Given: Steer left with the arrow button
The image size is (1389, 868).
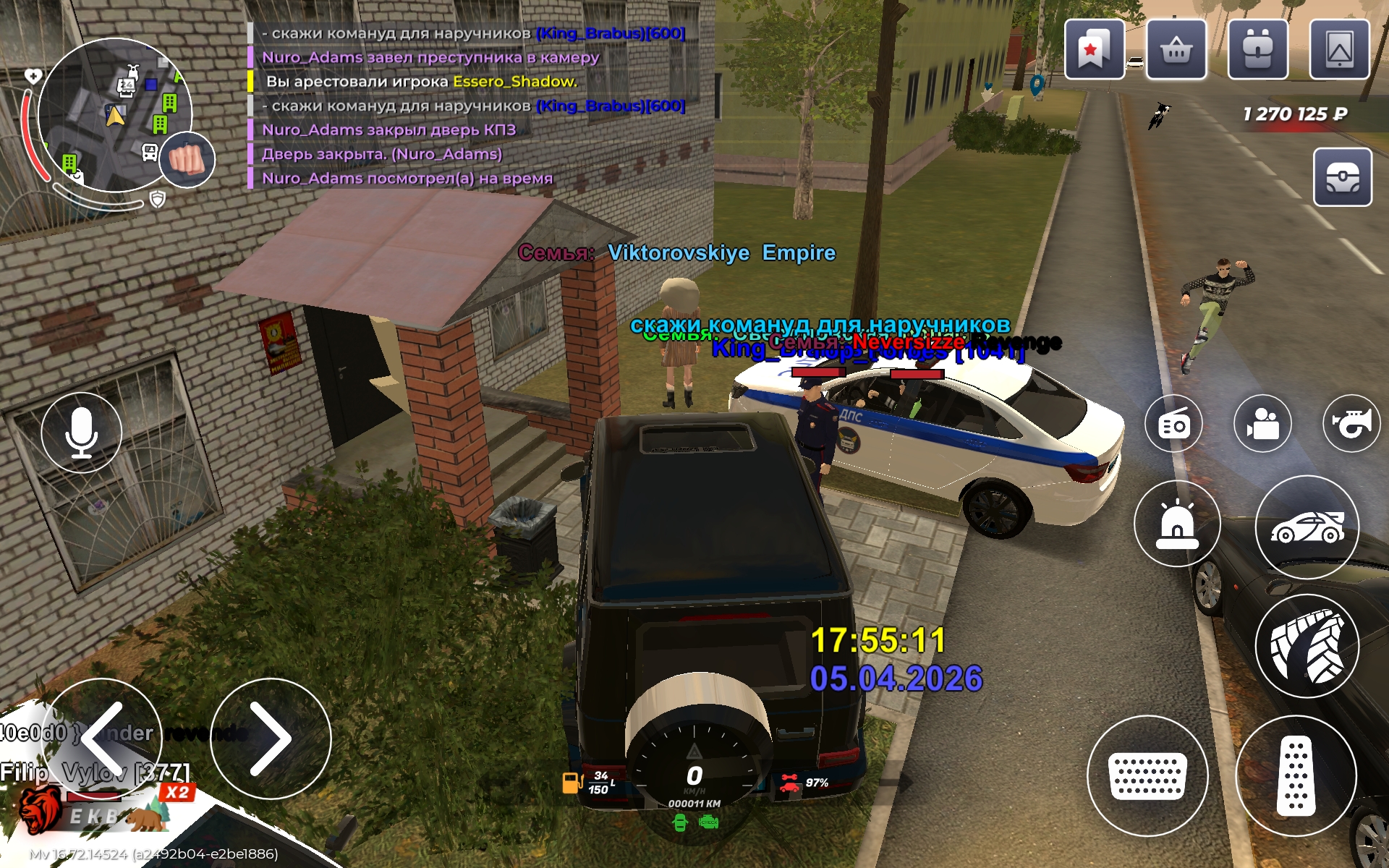Looking at the screenshot, I should click(103, 738).
